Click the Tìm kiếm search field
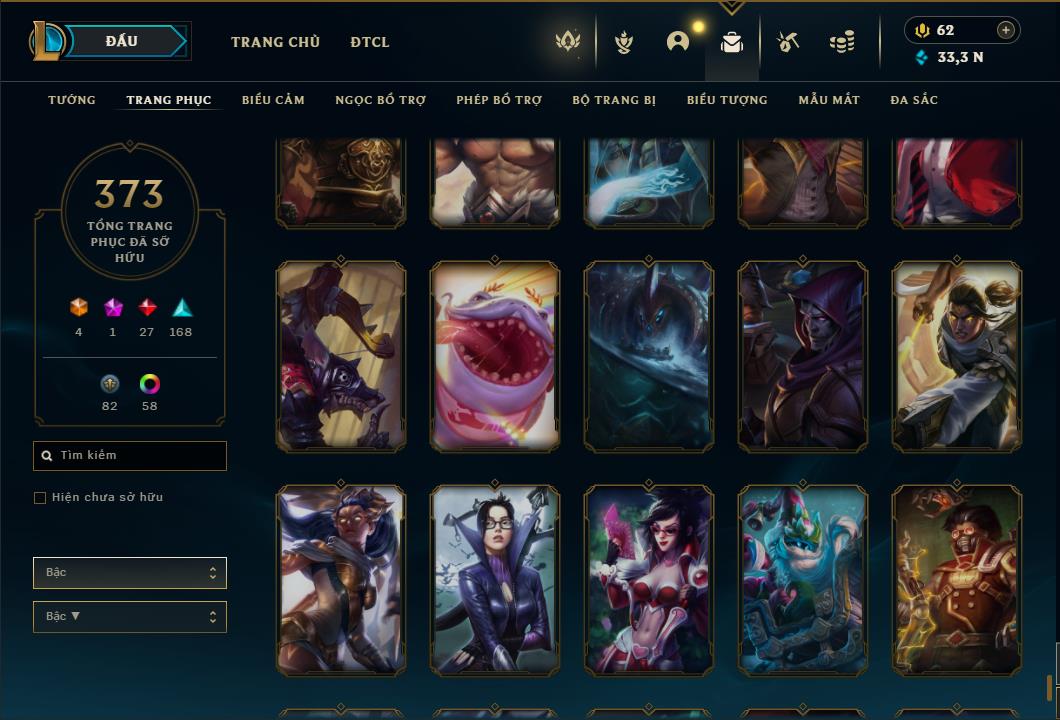This screenshot has height=720, width=1060. tap(130, 456)
